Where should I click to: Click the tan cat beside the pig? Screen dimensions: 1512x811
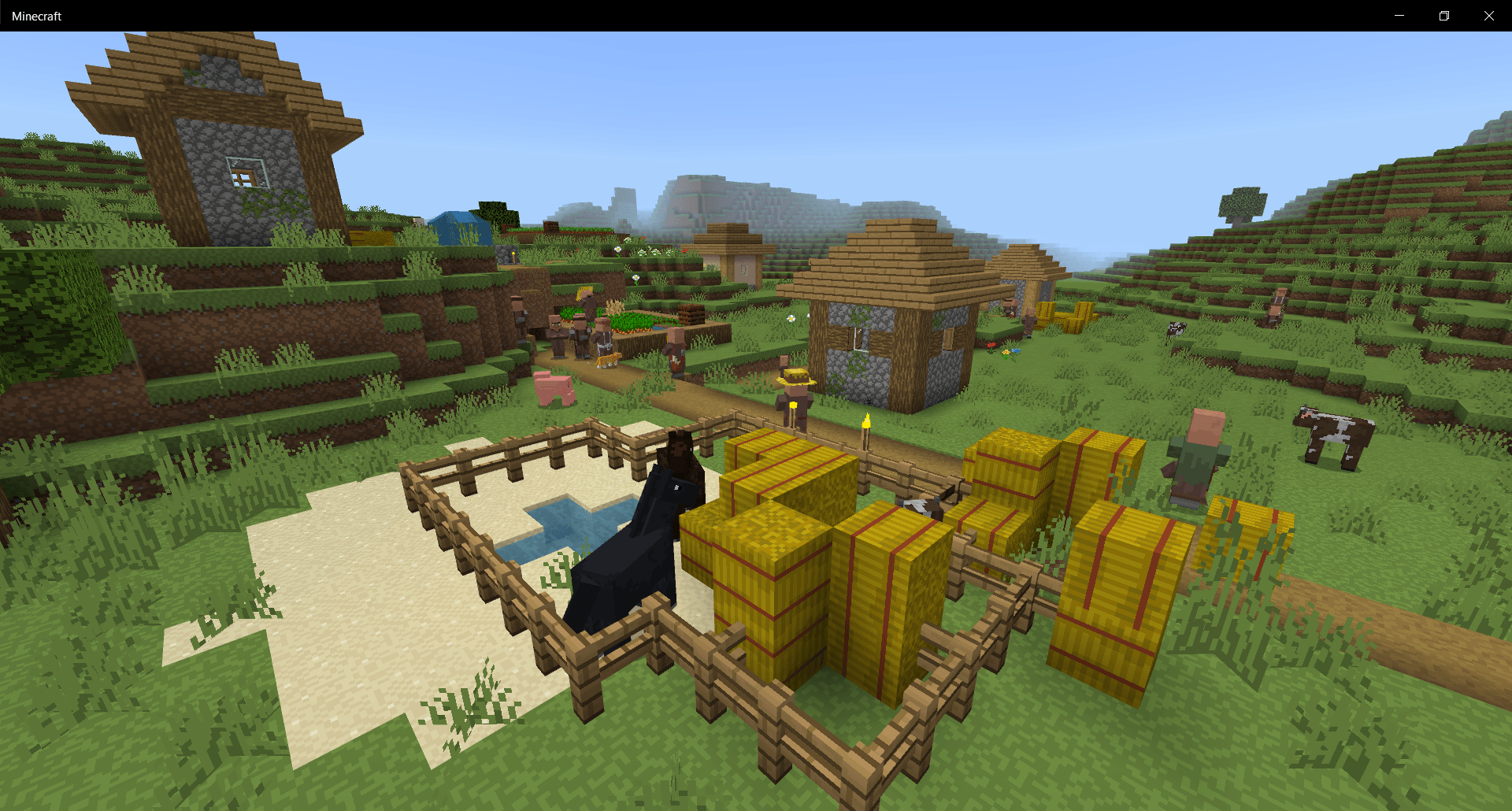[x=608, y=359]
